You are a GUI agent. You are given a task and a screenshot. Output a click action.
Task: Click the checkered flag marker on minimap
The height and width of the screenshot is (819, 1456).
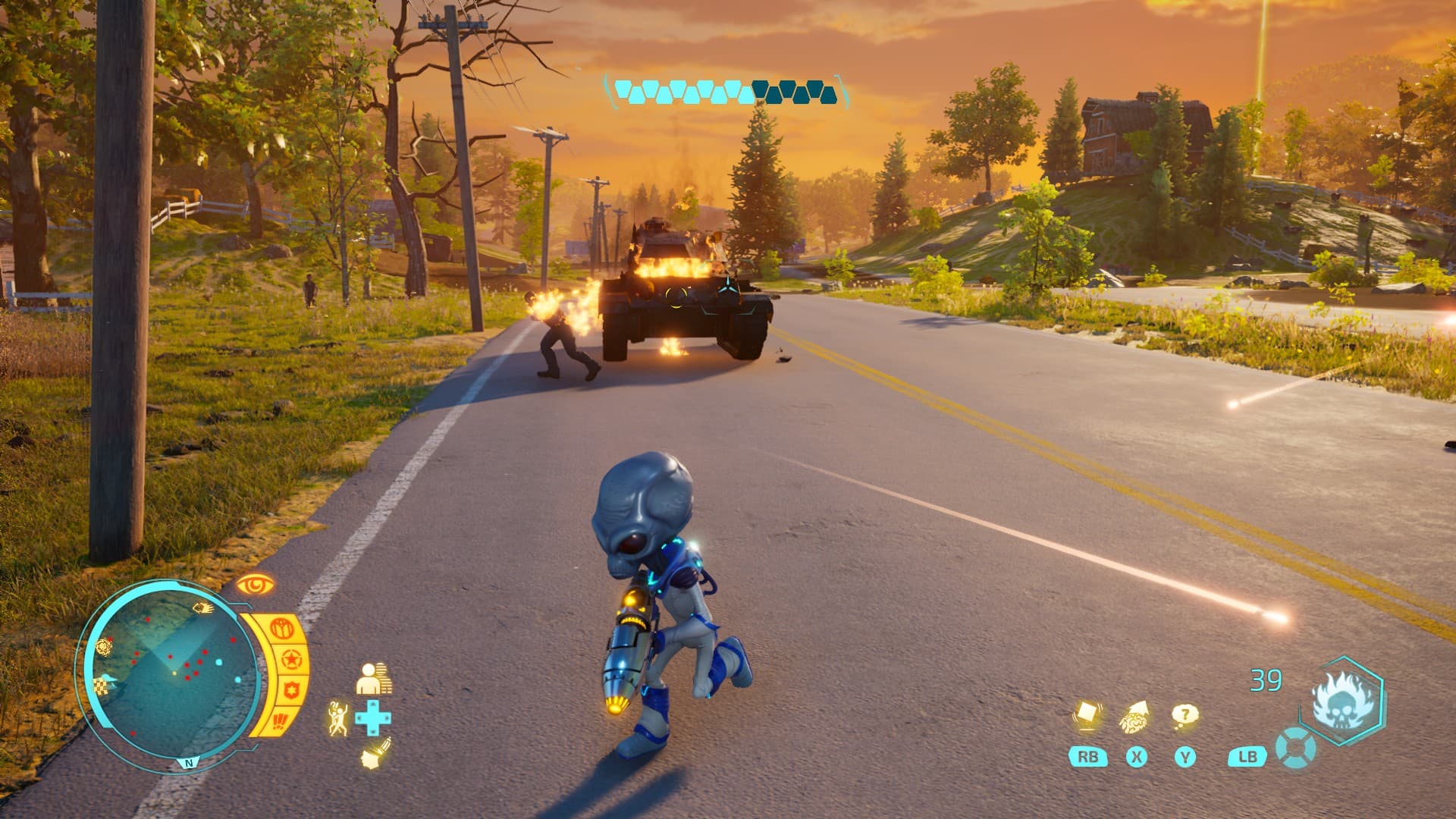pos(101,686)
